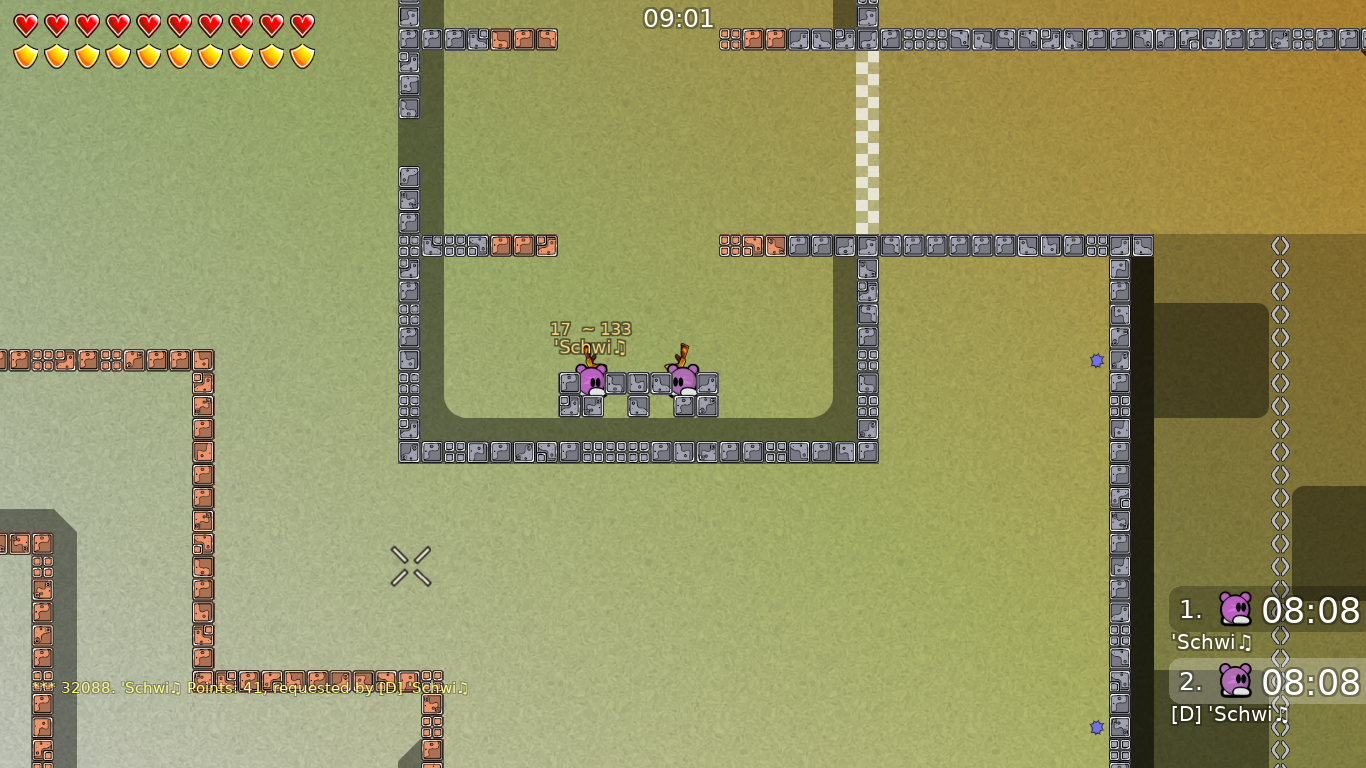
Task: Click the 09:01 race timer at the top
Action: [x=680, y=18]
